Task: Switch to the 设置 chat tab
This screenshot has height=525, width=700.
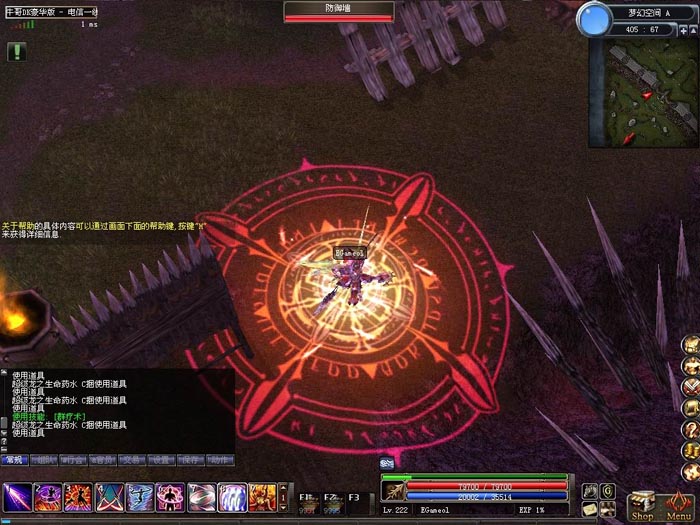Action: pos(160,460)
